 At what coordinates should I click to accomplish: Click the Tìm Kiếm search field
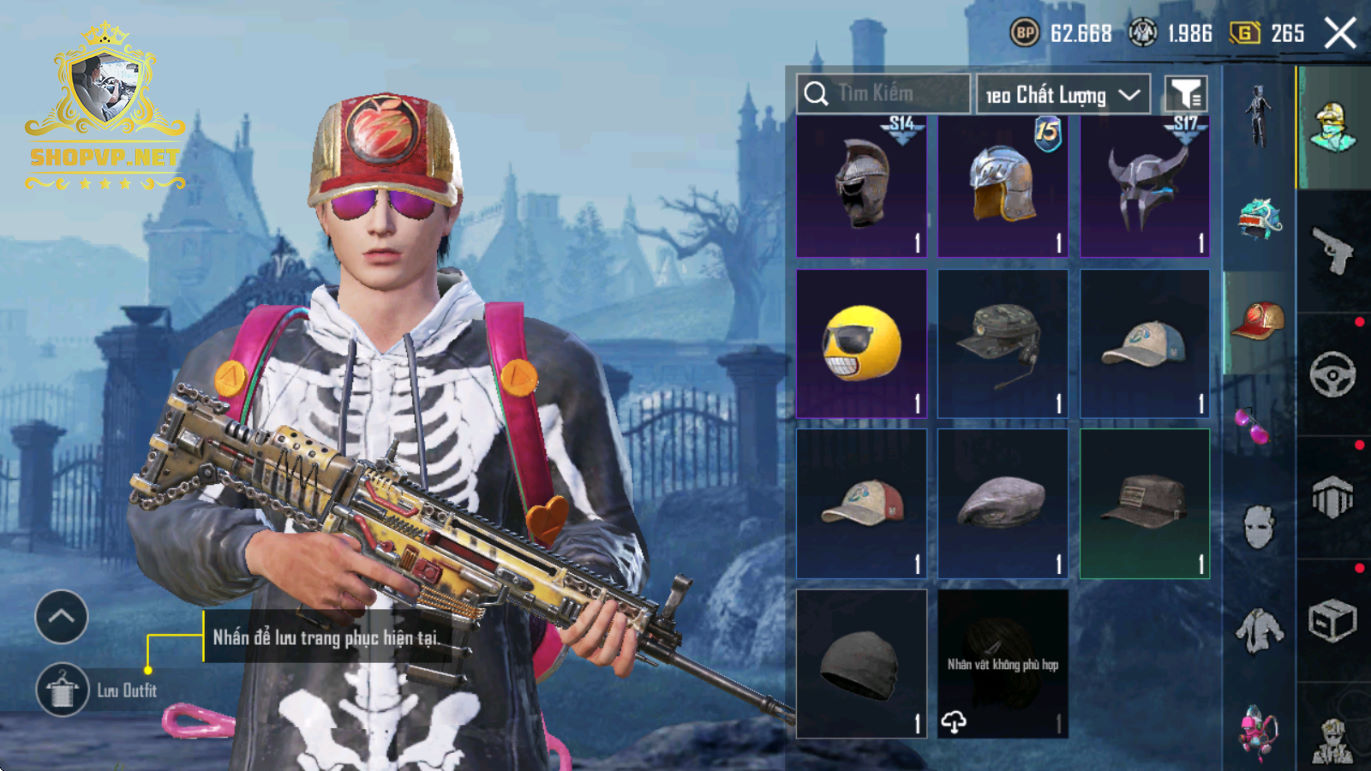pyautogui.click(x=884, y=94)
